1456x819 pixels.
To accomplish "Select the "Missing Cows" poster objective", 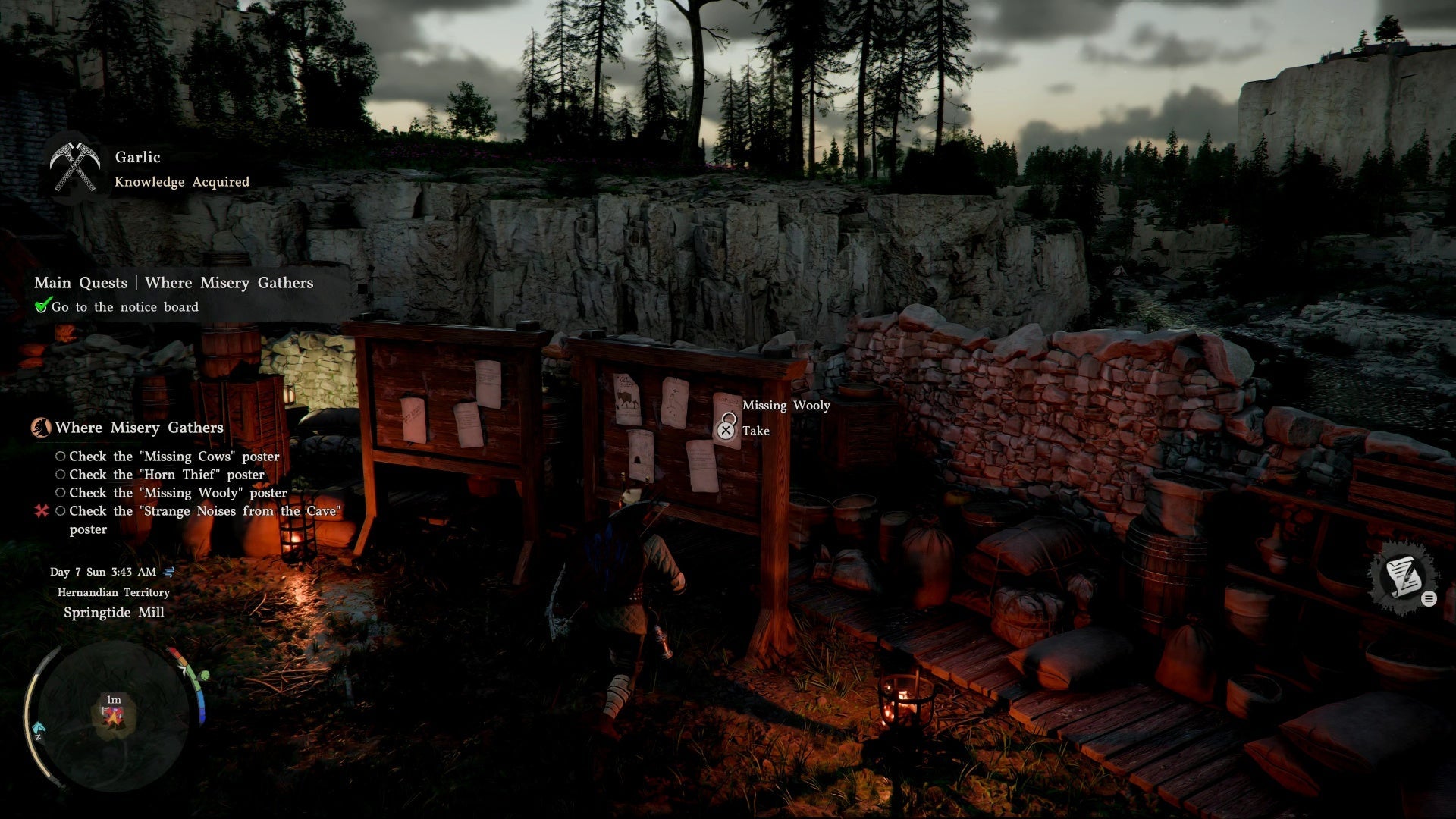I will click(174, 457).
